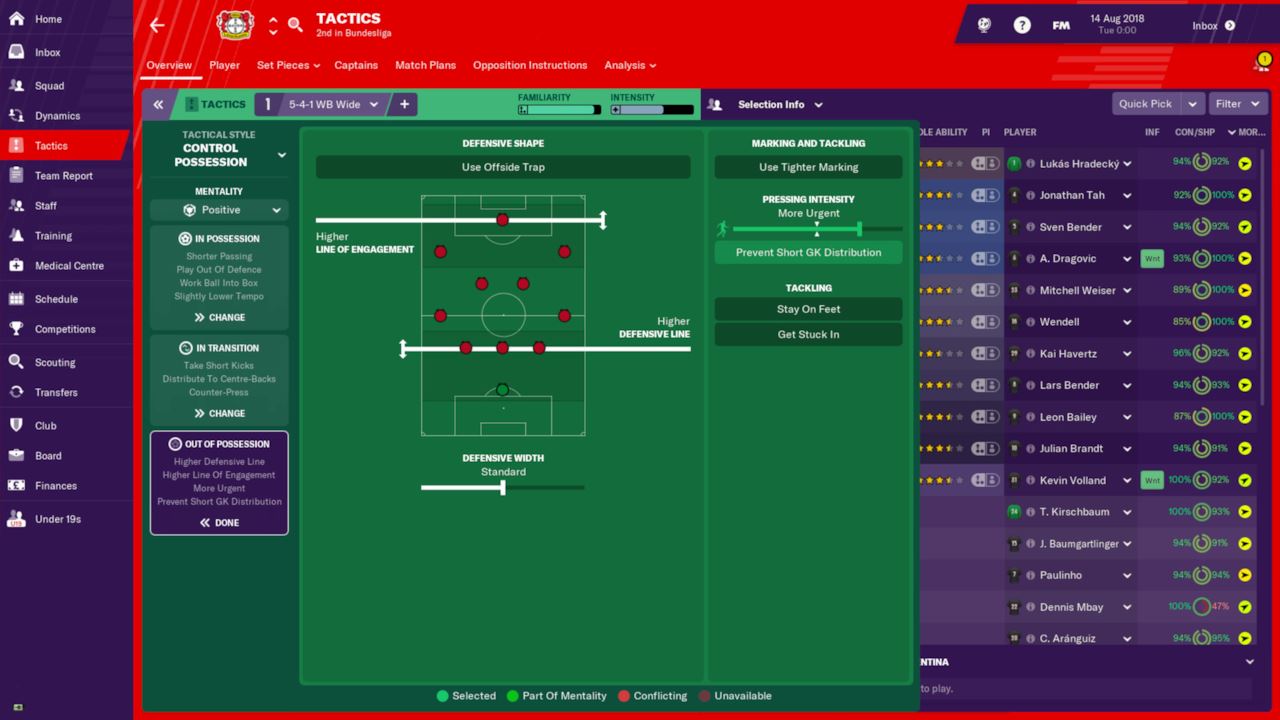Open the Opposition Instructions tab
Screen dimensions: 1280x720
pyautogui.click(x=530, y=65)
